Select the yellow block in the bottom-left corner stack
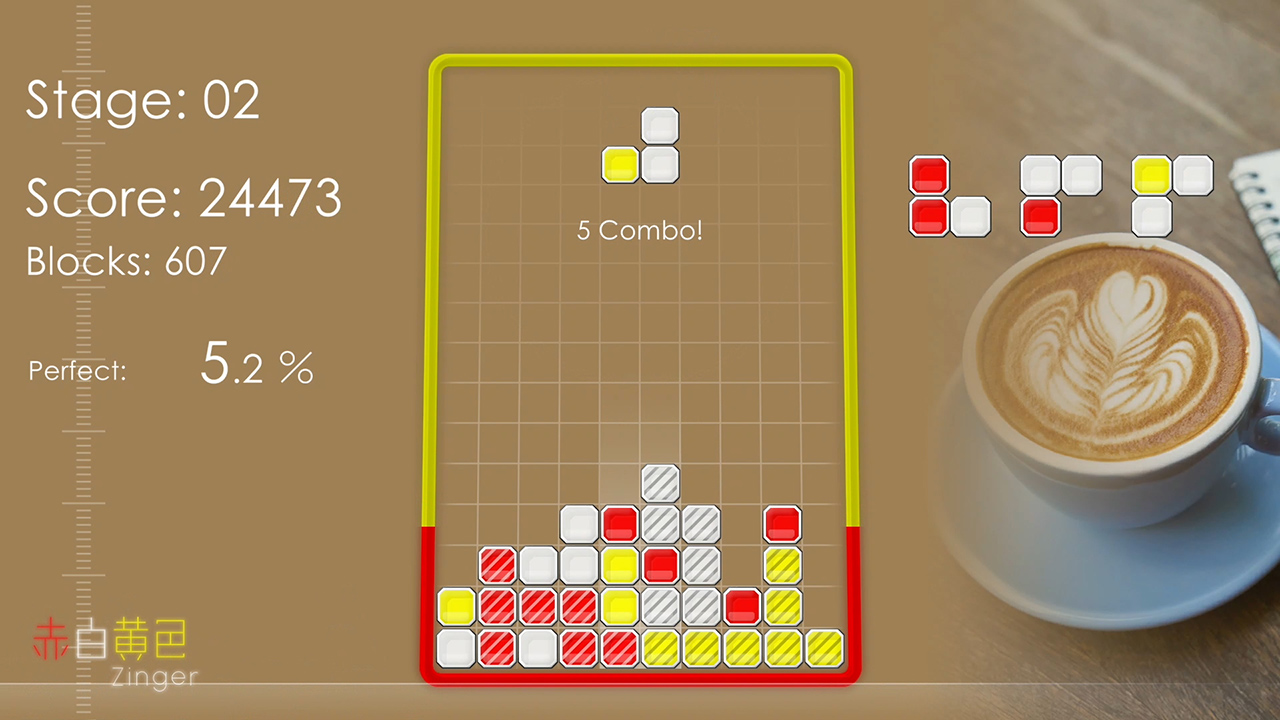This screenshot has width=1280, height=720. (456, 606)
